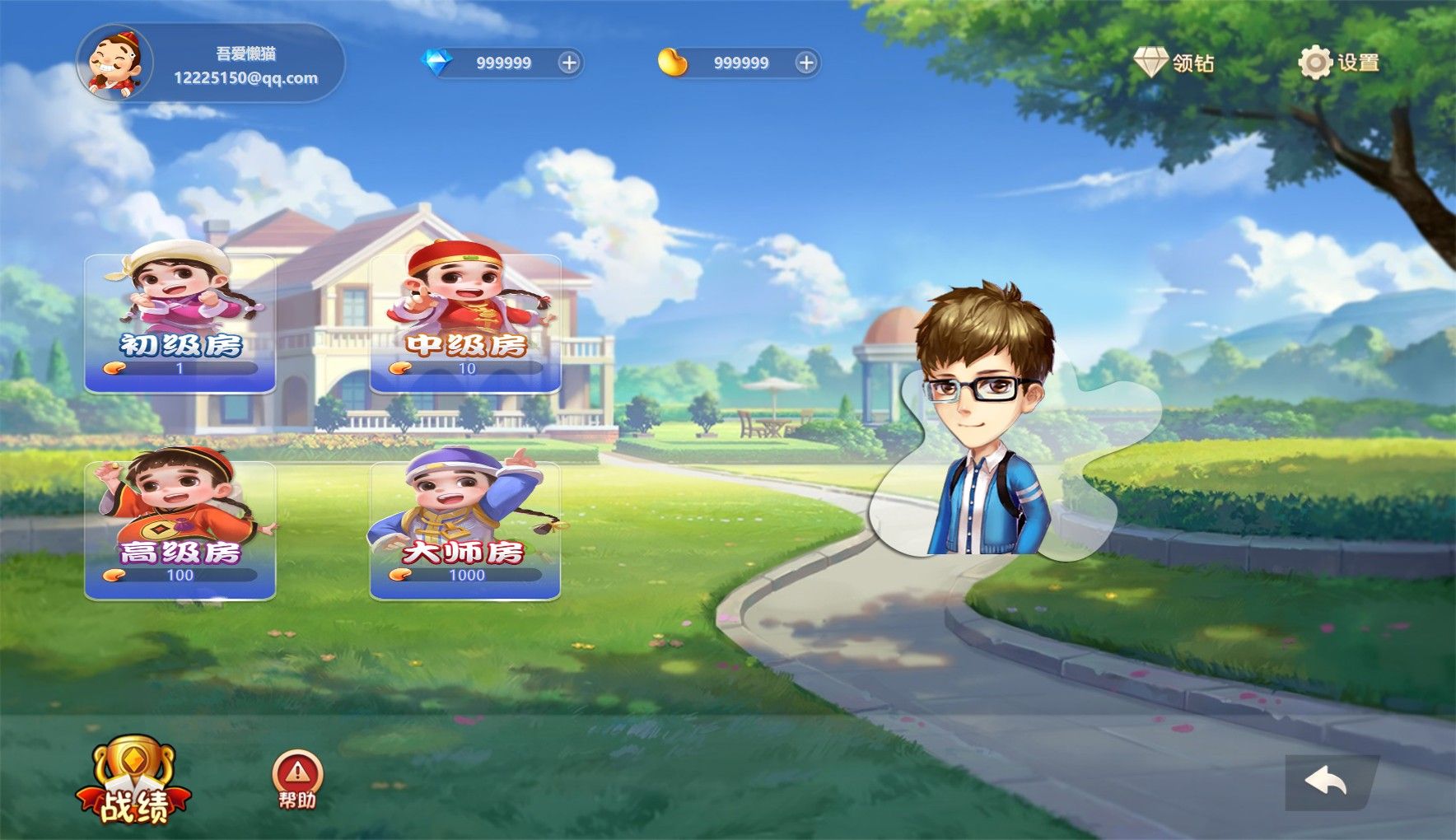The width and height of the screenshot is (1456, 840).
Task: Click the back arrow button
Action: (x=1327, y=782)
